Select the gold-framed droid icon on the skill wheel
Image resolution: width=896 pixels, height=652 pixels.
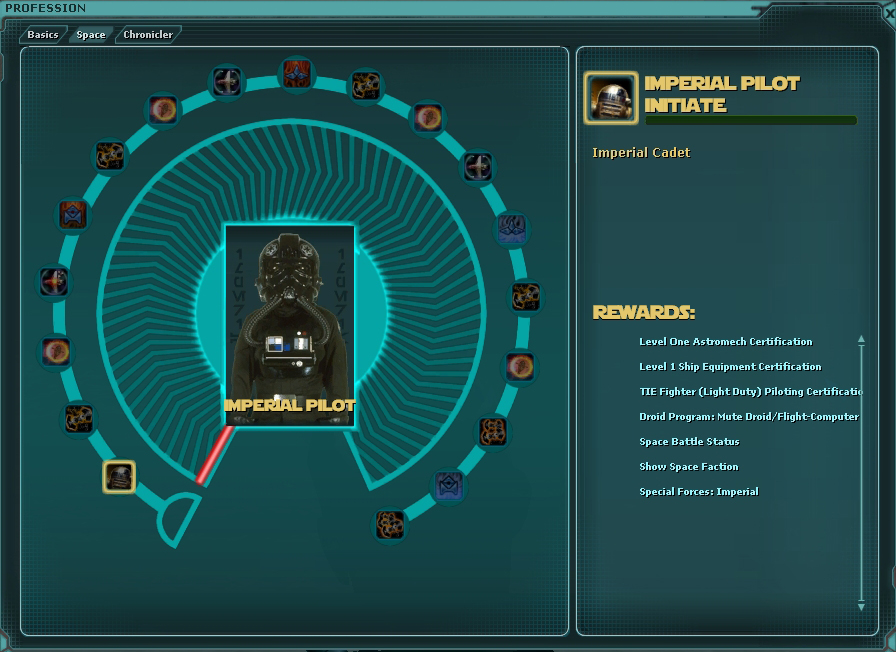tap(119, 477)
